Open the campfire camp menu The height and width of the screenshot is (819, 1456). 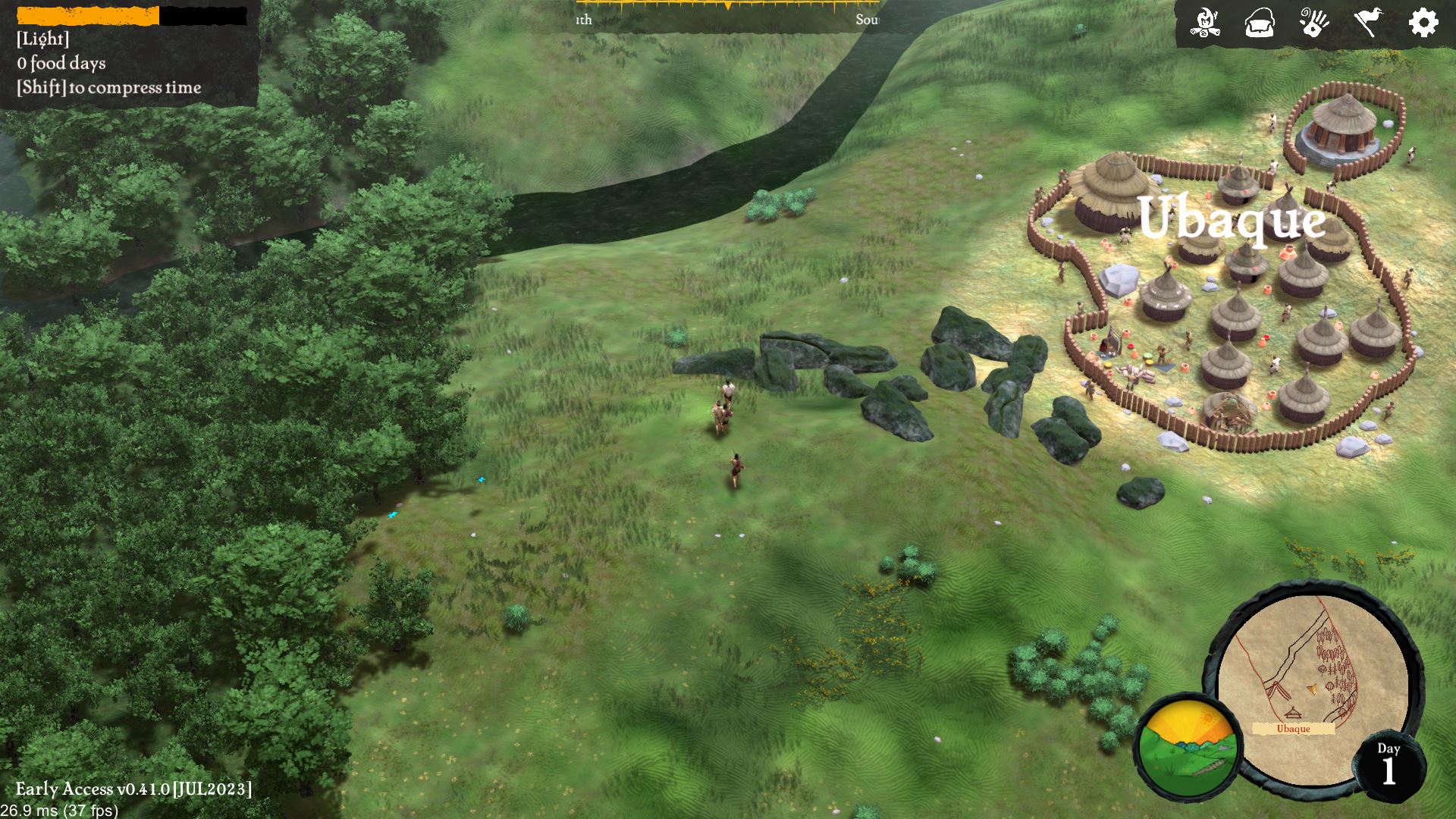click(x=1204, y=23)
